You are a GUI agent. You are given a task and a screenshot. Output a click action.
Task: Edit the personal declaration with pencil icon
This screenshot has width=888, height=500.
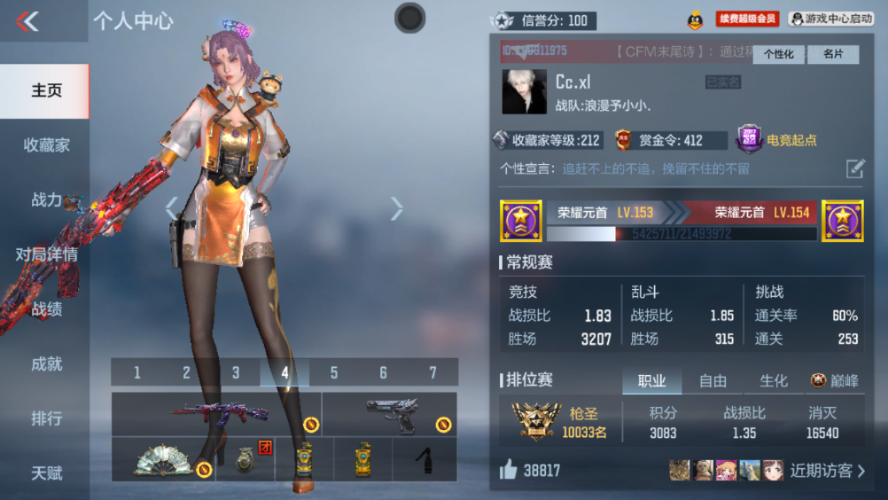pyautogui.click(x=855, y=168)
